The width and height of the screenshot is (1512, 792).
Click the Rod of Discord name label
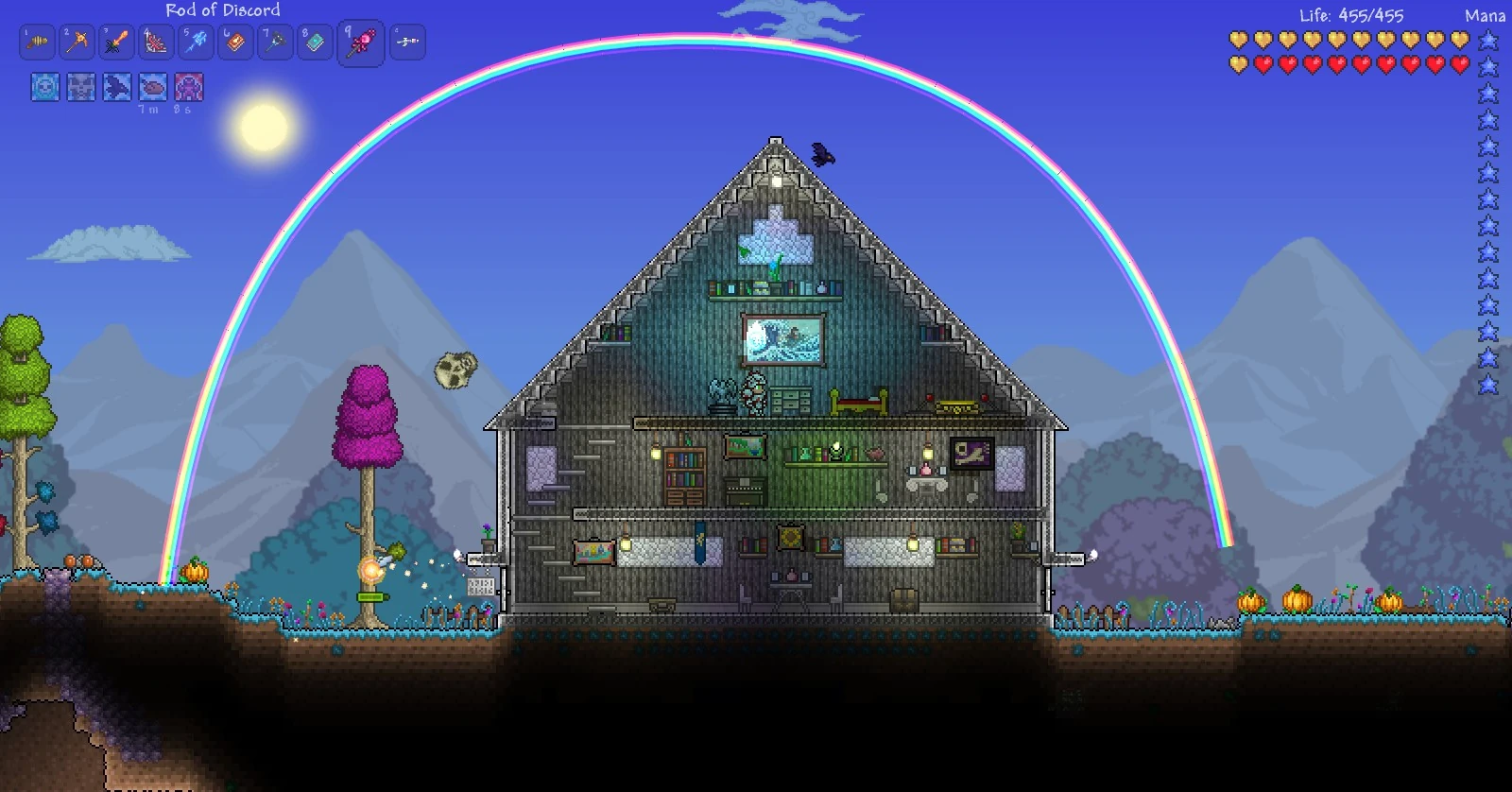coord(224,10)
